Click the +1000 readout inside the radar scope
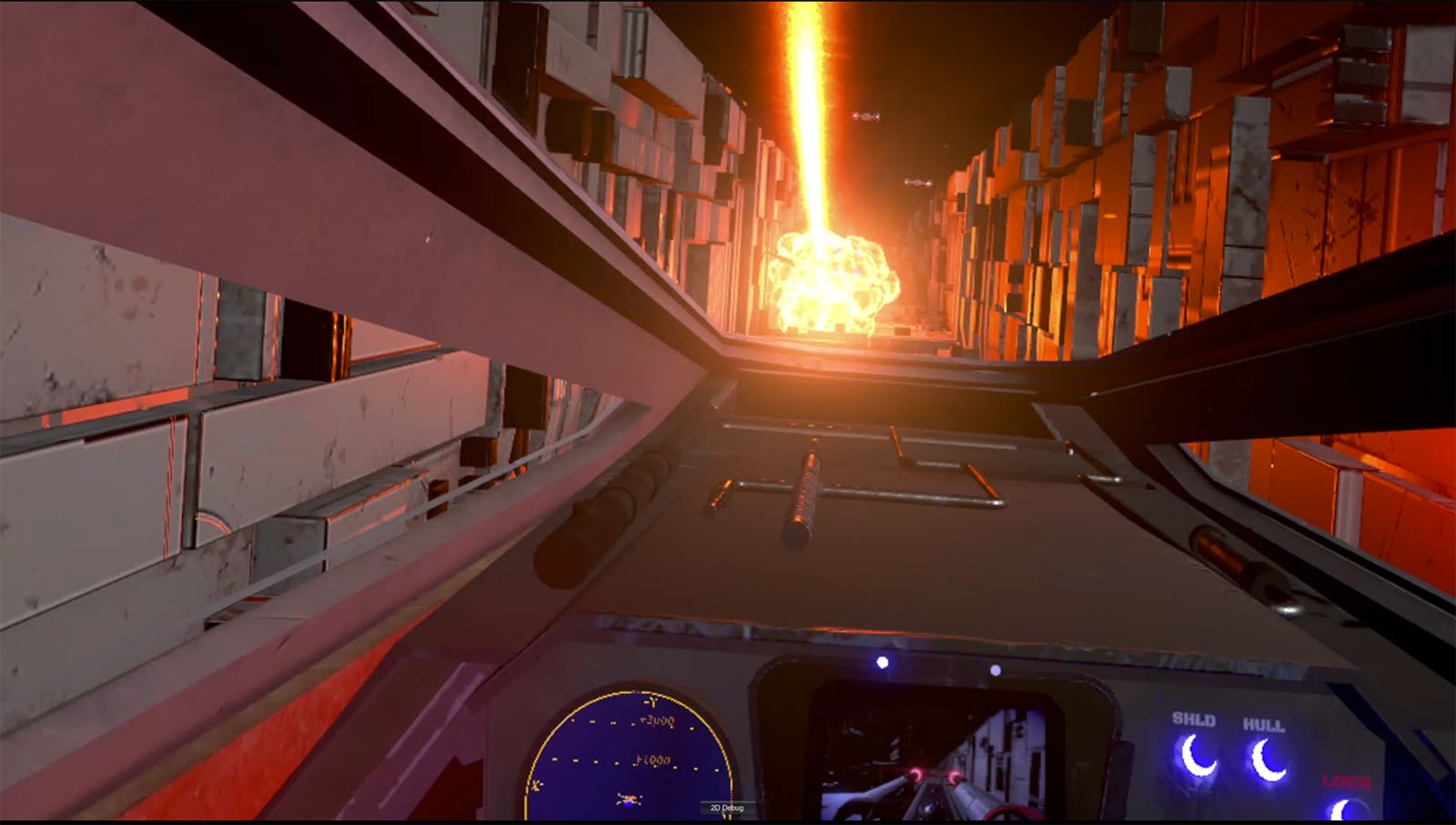 coord(651,760)
